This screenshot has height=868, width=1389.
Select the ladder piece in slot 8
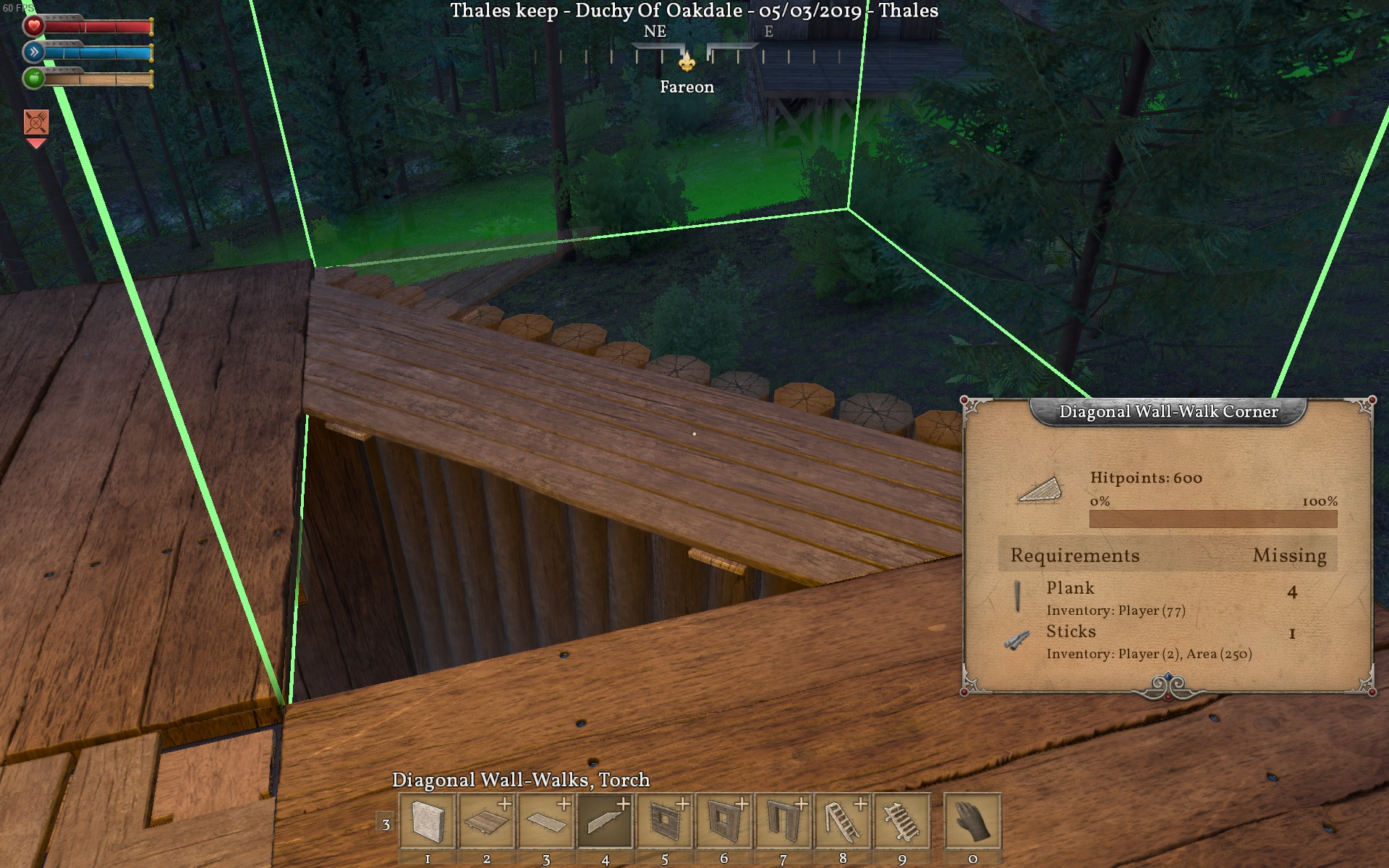(x=843, y=822)
